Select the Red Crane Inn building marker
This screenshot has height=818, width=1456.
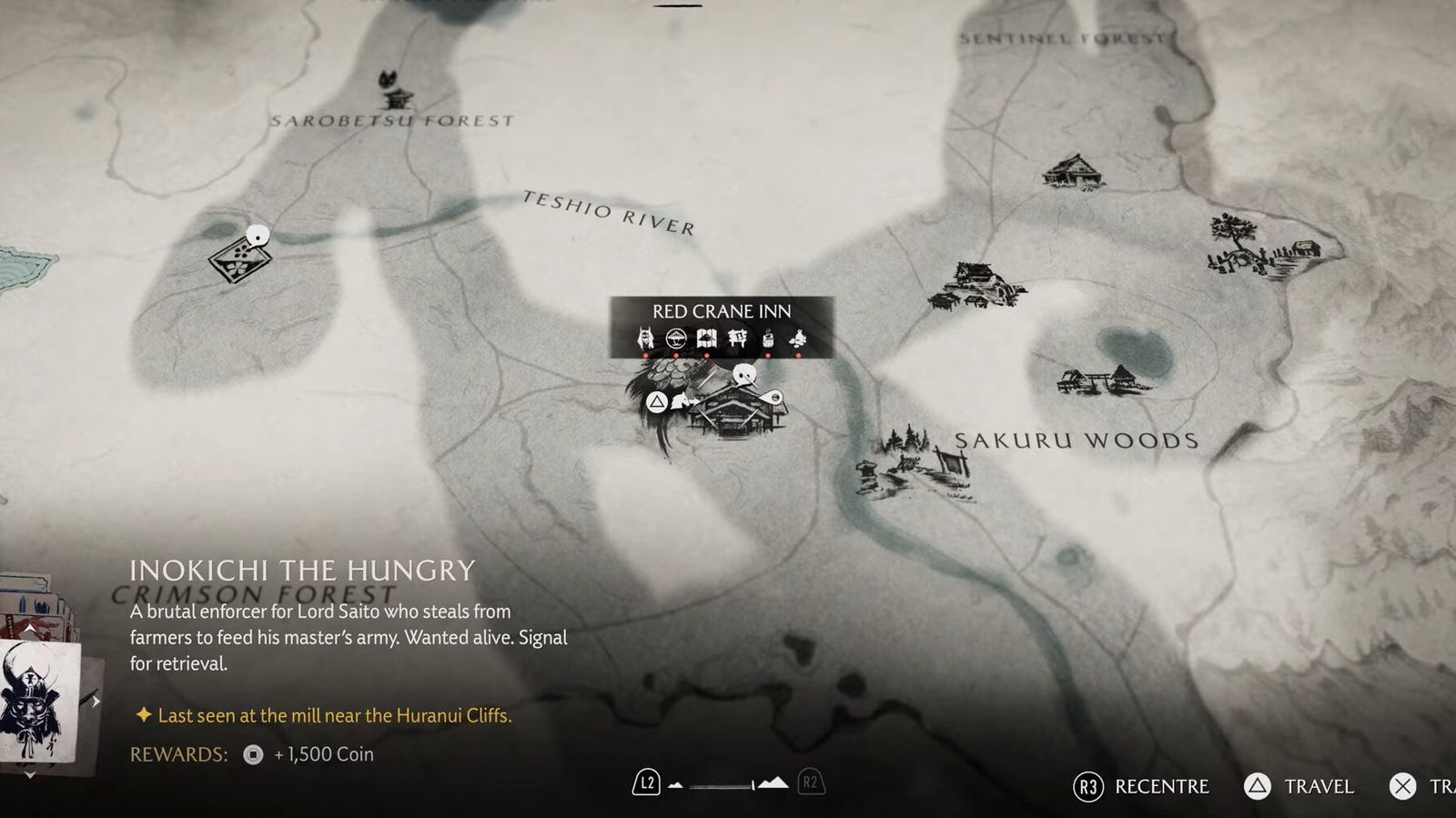click(733, 416)
